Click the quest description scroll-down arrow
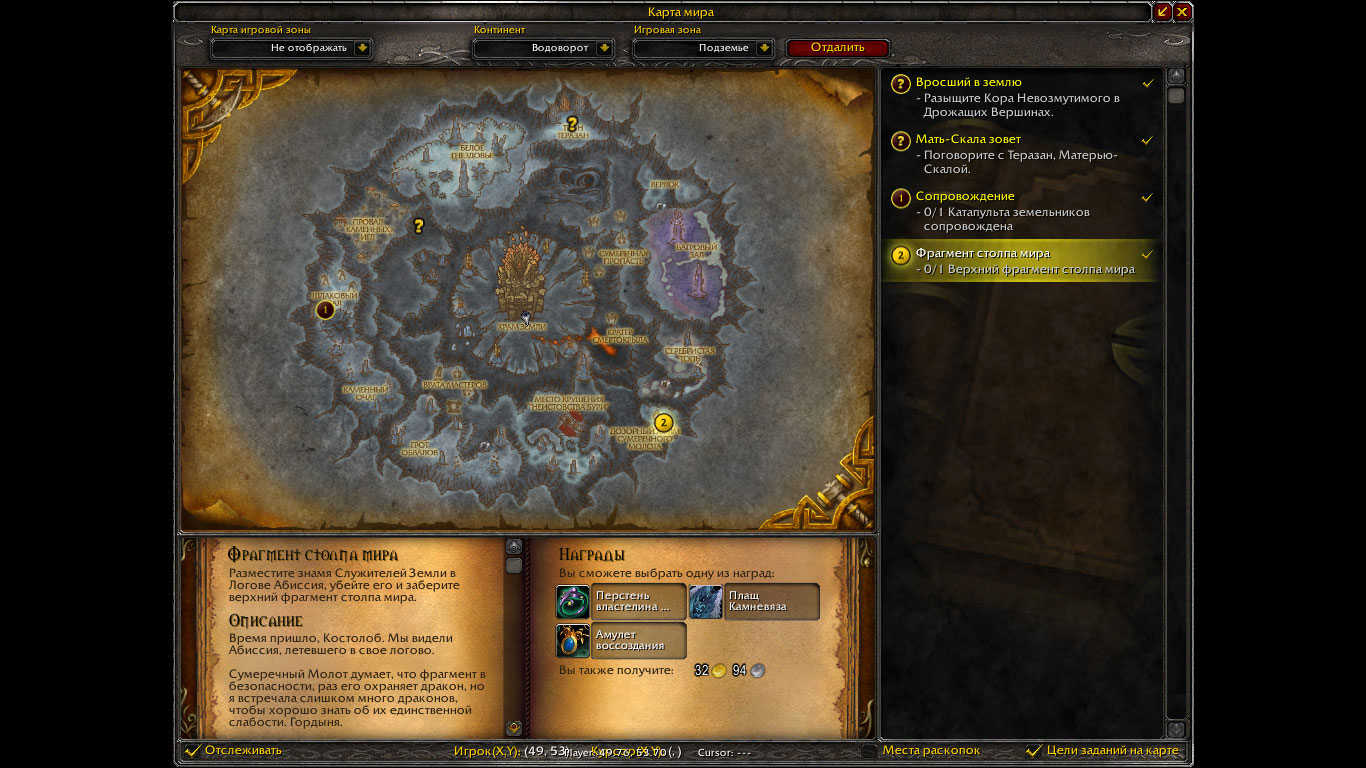Image resolution: width=1366 pixels, height=768 pixels. 514,728
